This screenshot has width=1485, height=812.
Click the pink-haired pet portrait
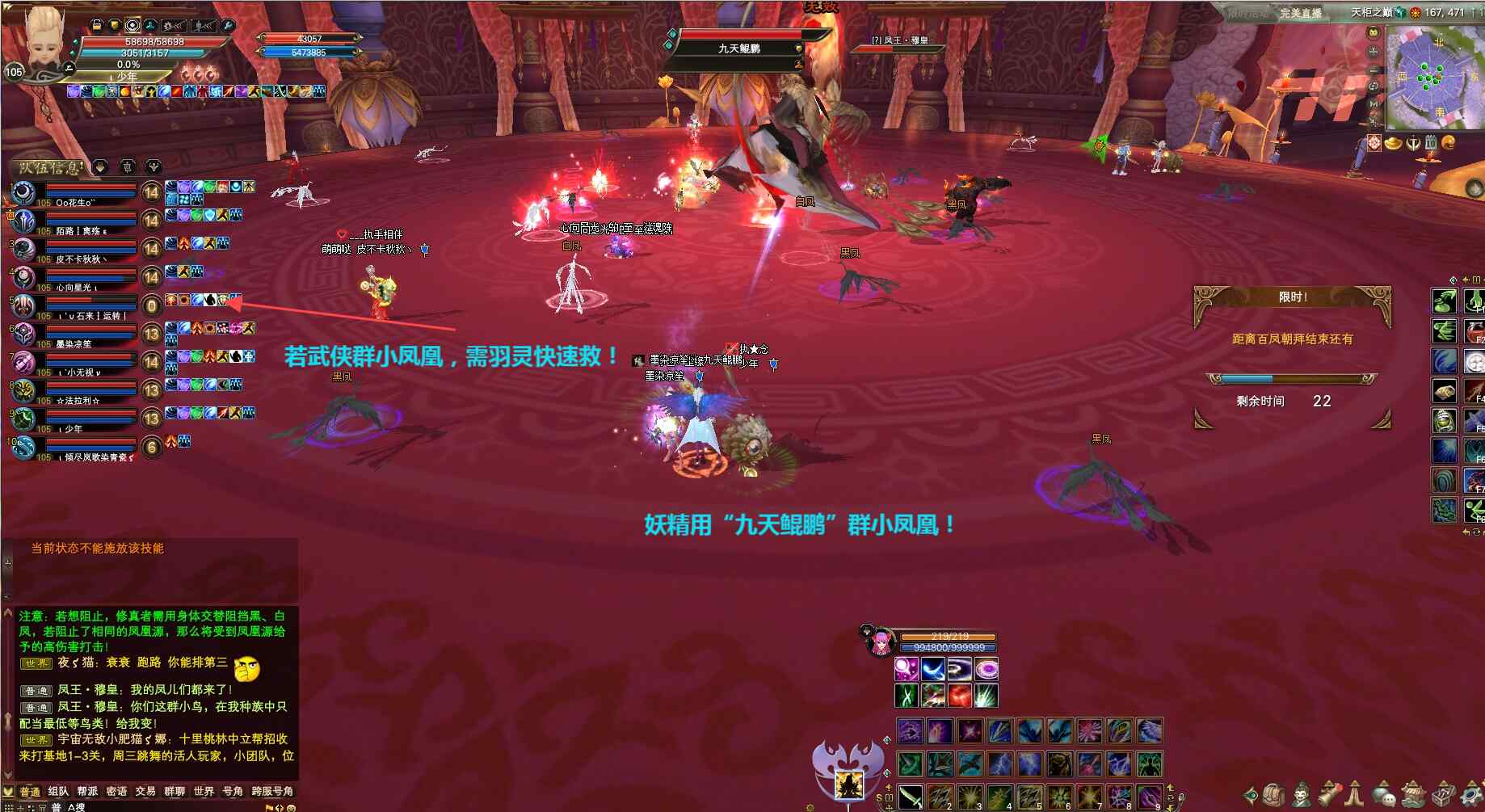pos(878,644)
